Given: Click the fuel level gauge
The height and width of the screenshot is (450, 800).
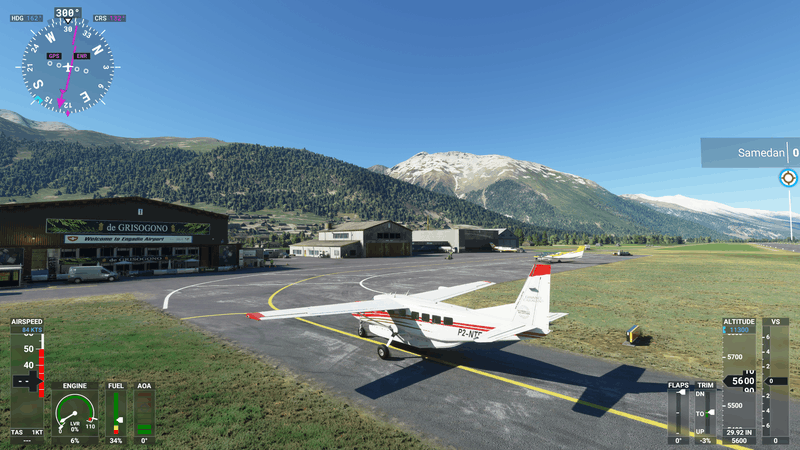Looking at the screenshot, I should [x=116, y=412].
